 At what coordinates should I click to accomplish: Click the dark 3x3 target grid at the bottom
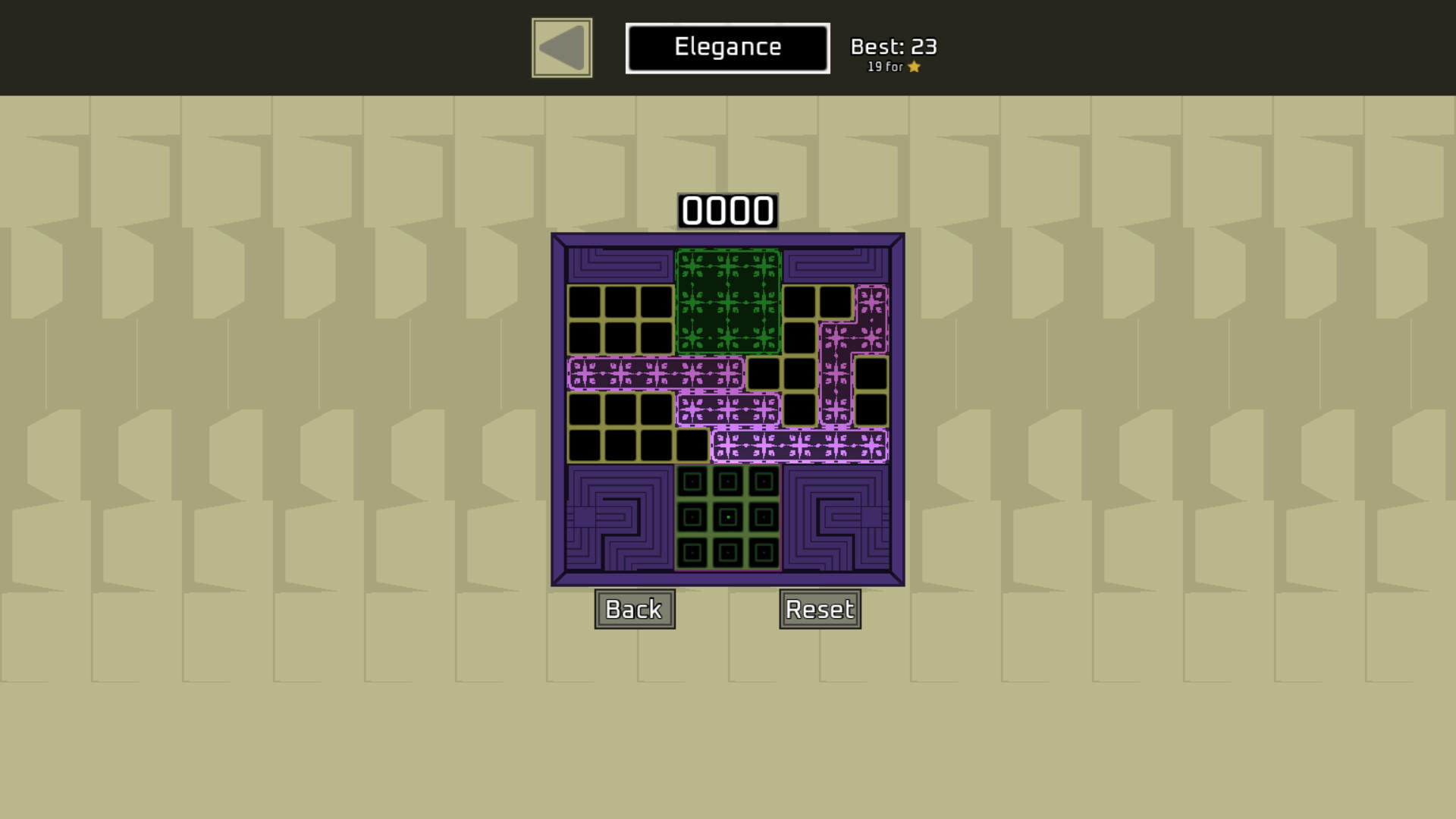coord(728,516)
